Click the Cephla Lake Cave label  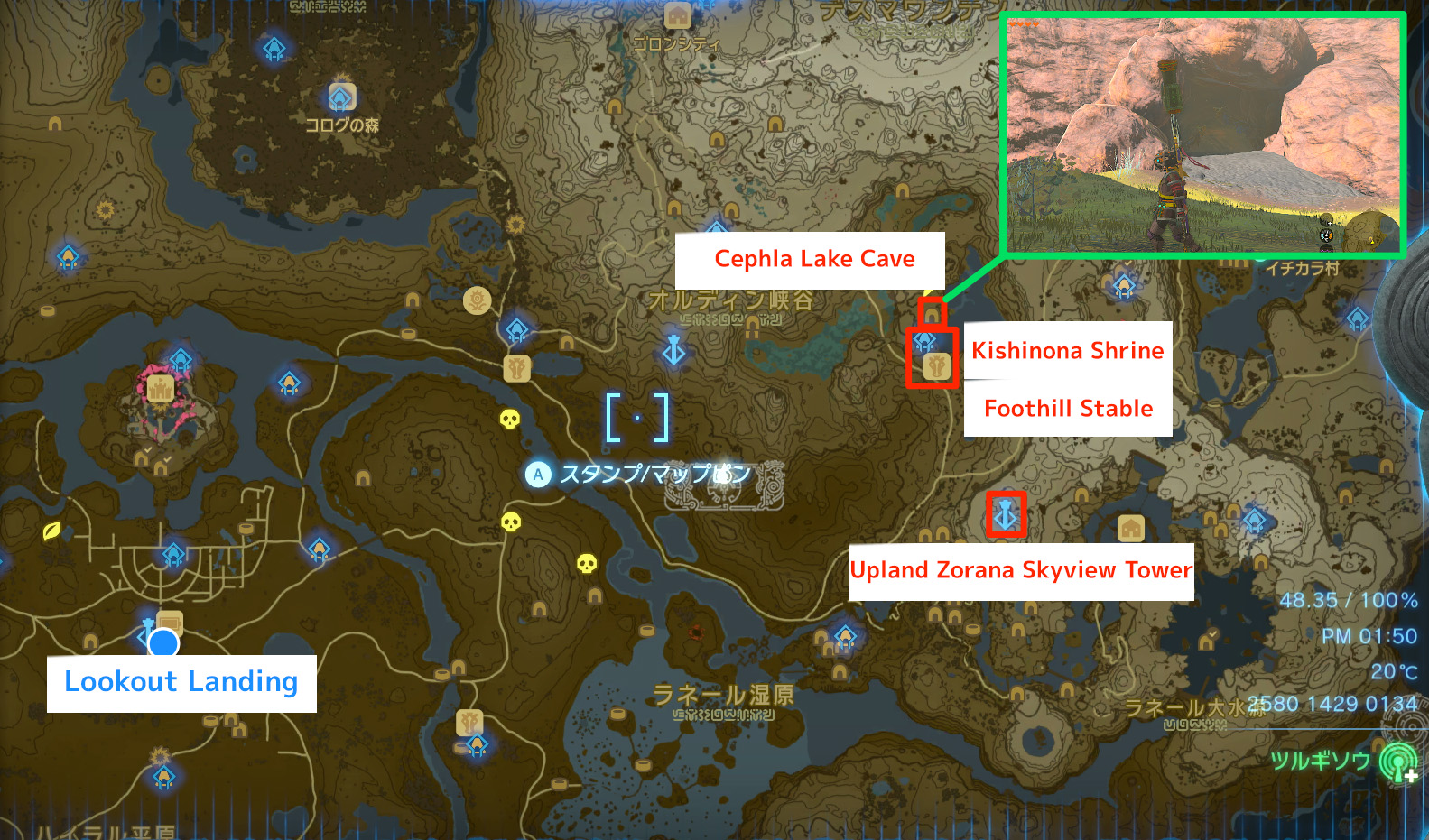(813, 260)
